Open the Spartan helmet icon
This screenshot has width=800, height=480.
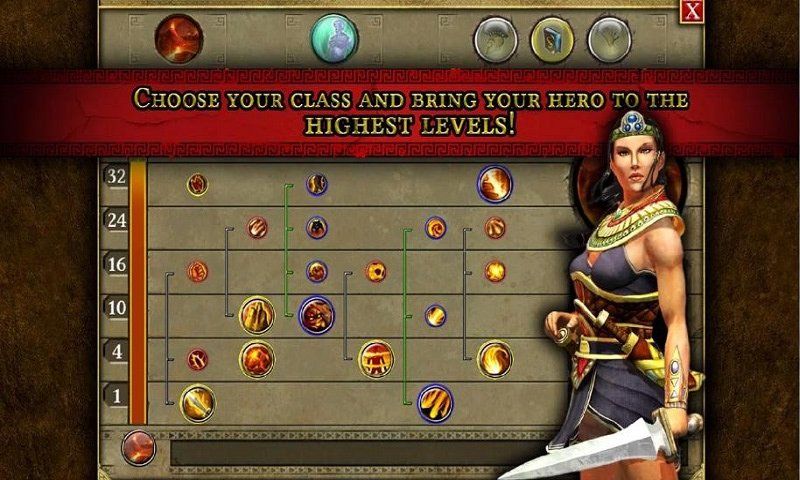[492, 39]
